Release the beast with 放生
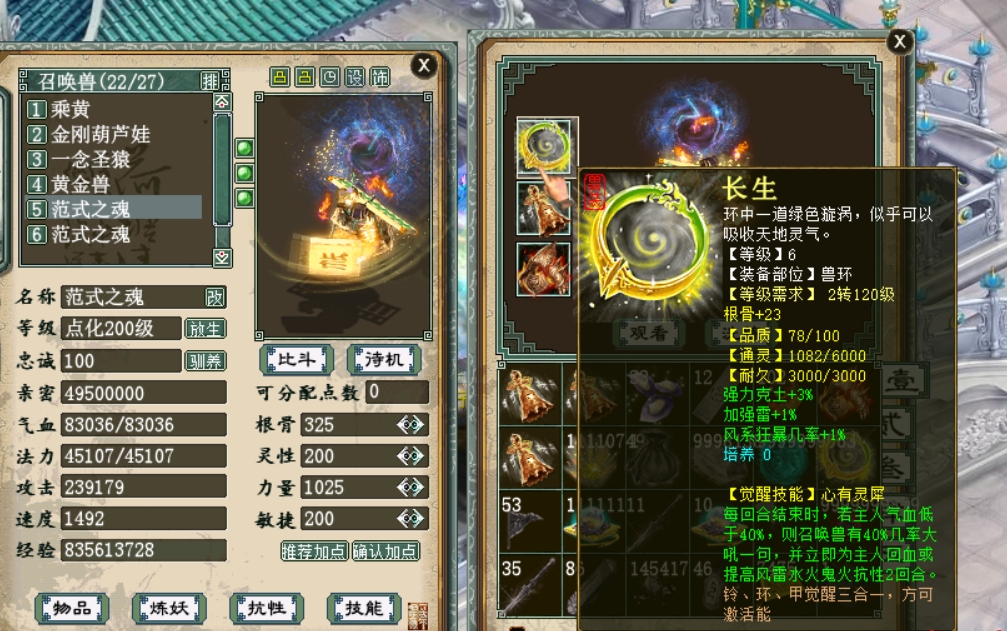 click(x=205, y=328)
